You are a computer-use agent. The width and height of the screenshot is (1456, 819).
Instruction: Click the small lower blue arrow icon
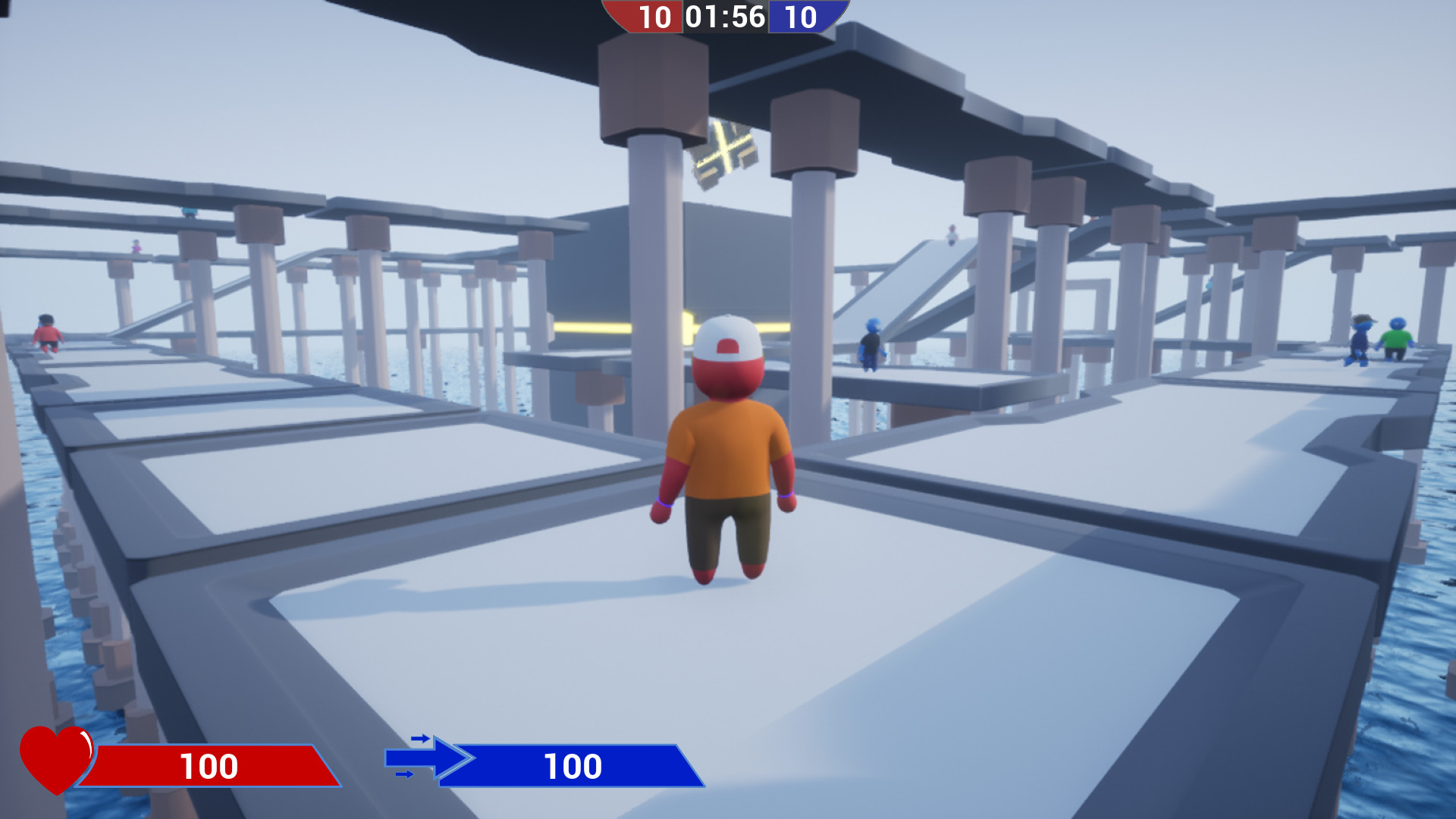click(404, 773)
